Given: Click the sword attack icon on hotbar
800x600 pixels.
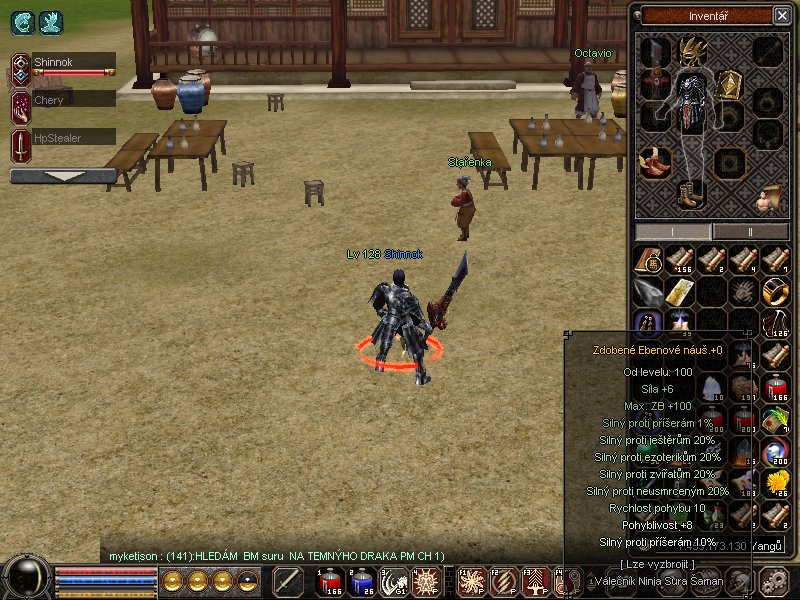Looking at the screenshot, I should pos(288,580).
